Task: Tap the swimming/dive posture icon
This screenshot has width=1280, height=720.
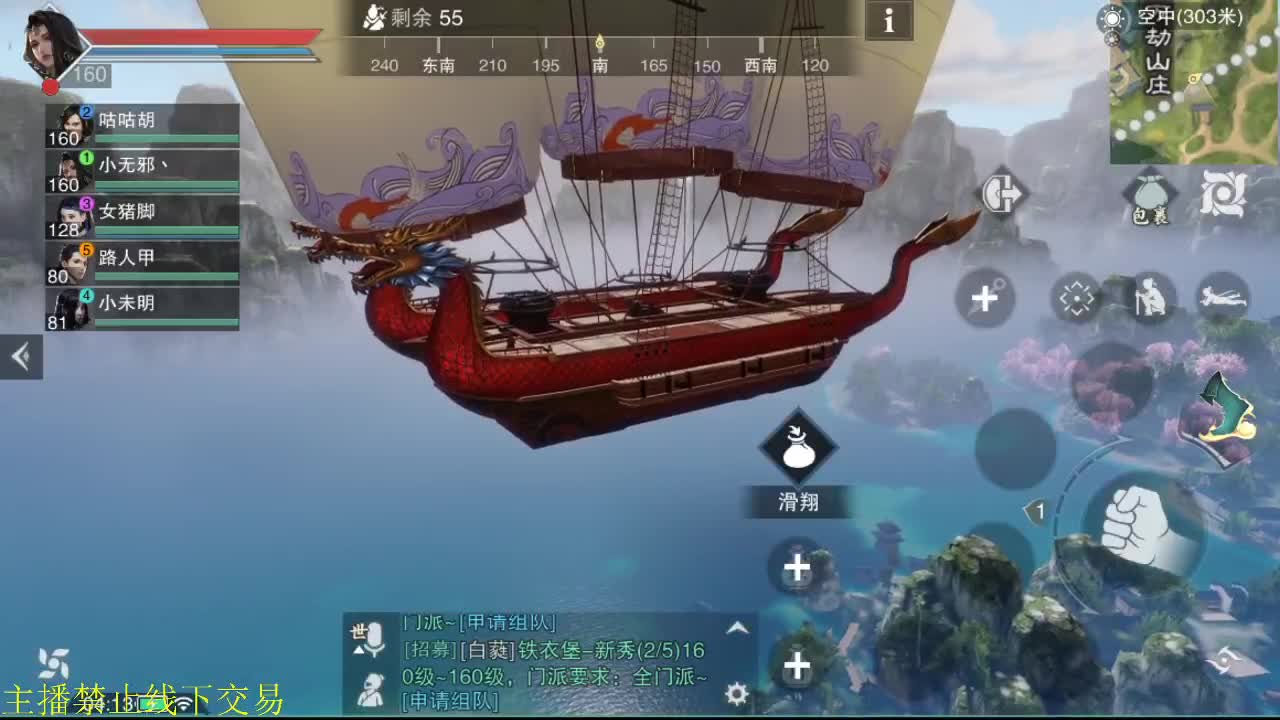Action: pos(1222,297)
